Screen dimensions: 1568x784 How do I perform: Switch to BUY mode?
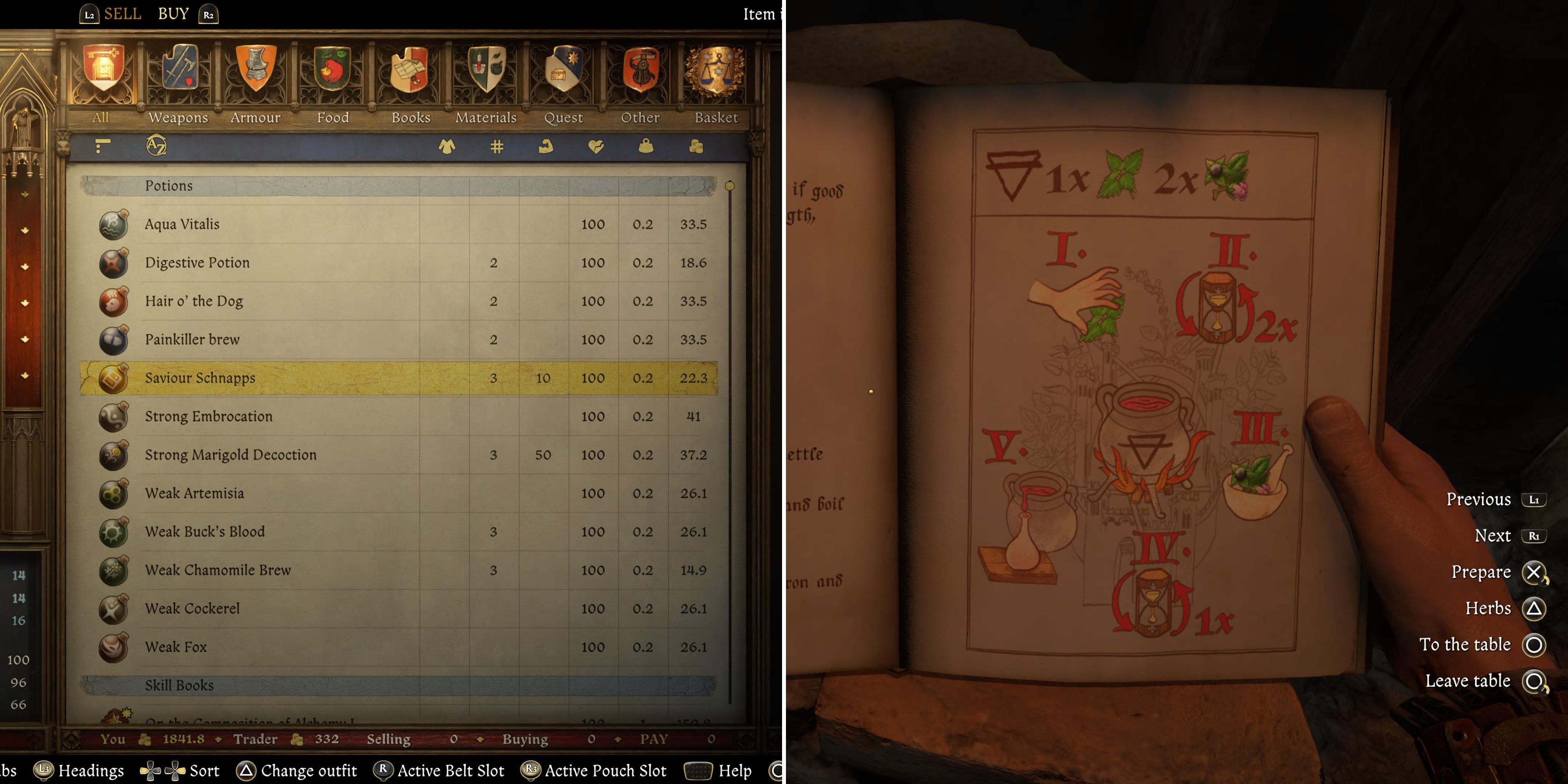[x=174, y=13]
